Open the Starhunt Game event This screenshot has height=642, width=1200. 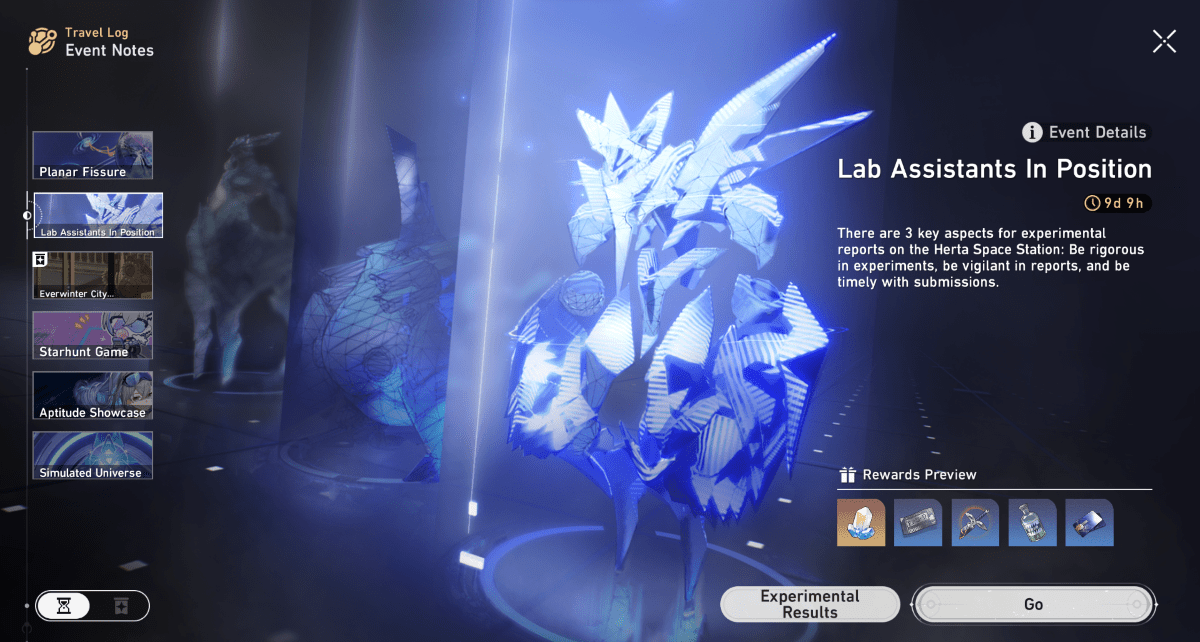93,336
